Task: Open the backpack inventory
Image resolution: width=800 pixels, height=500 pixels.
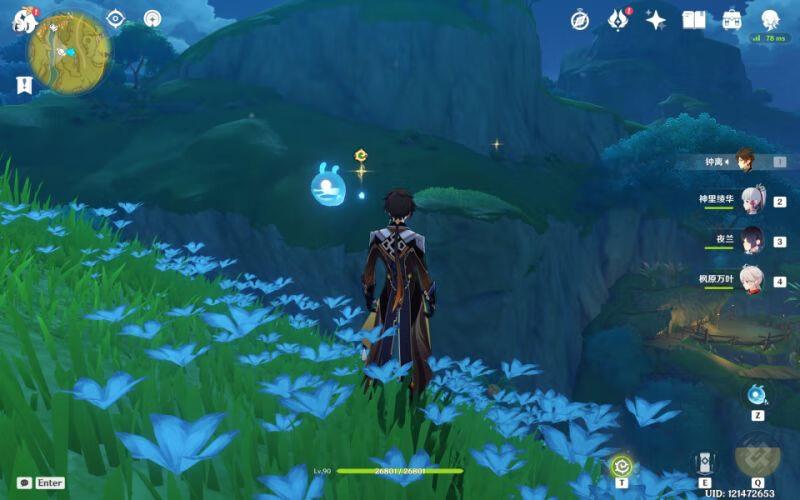Action: tap(732, 20)
